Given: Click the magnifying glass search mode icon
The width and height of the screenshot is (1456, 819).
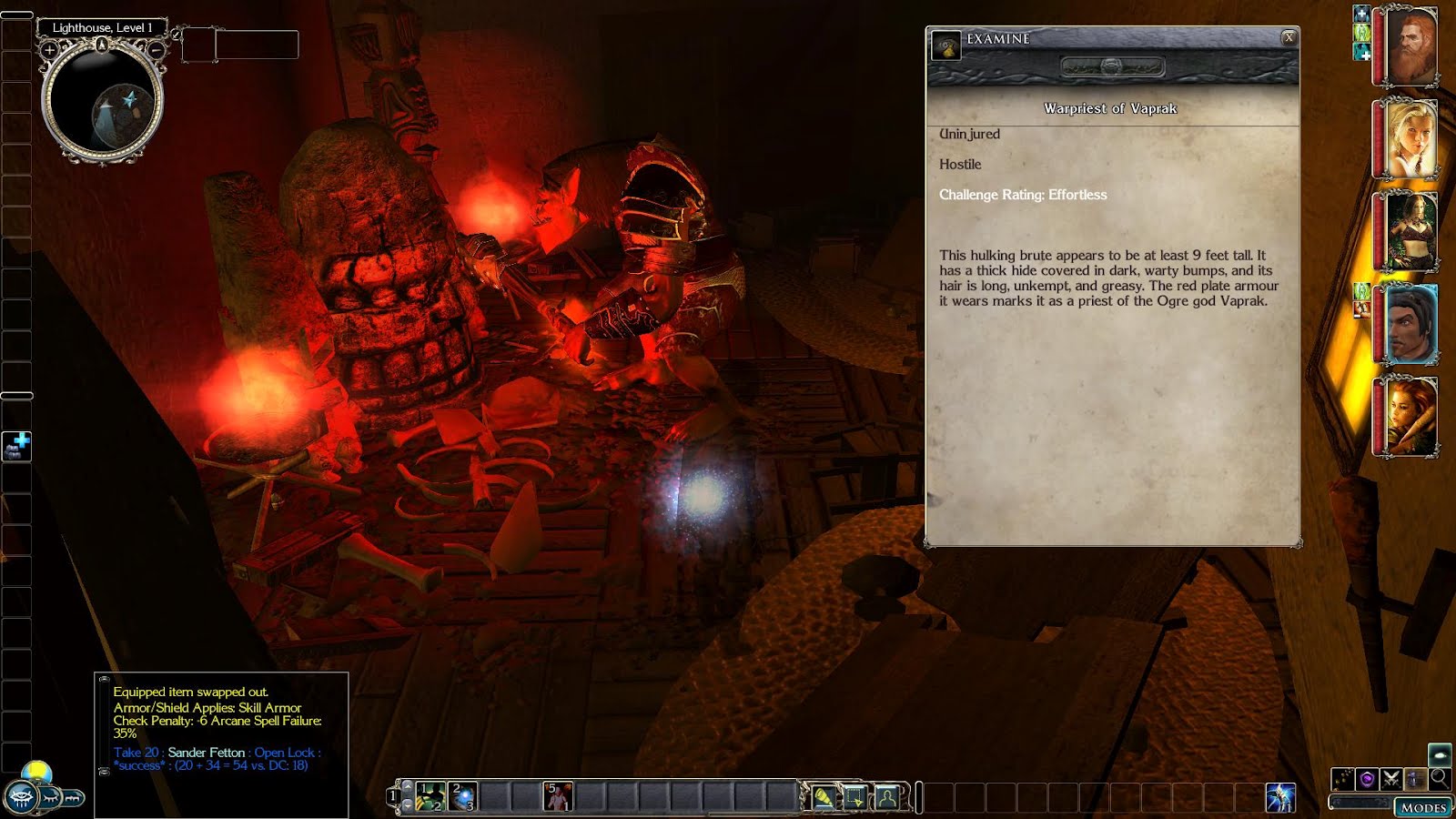Looking at the screenshot, I should pyautogui.click(x=1439, y=778).
